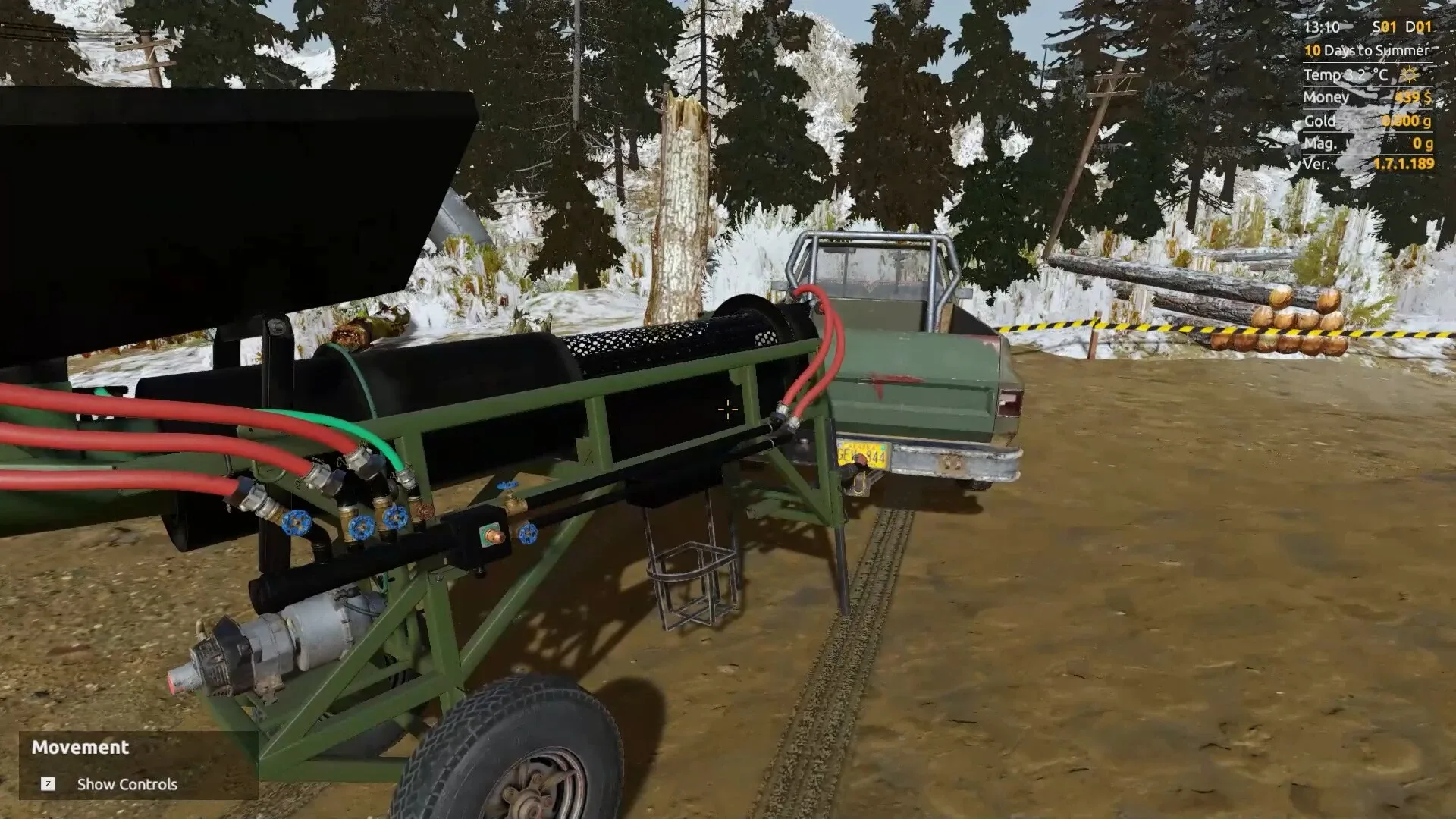Click the crosshair at screen center

tap(727, 409)
